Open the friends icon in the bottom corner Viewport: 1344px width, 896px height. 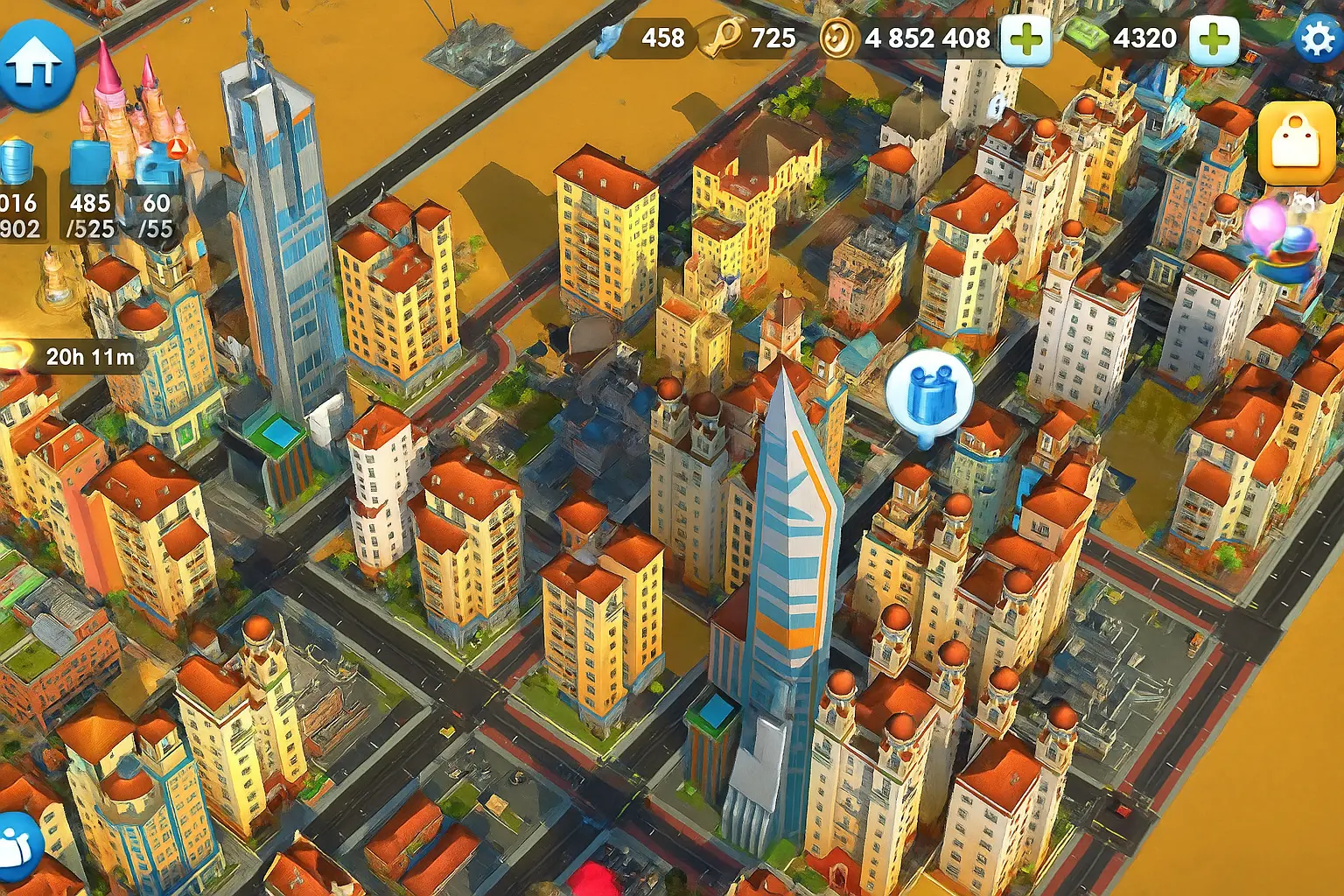click(17, 846)
